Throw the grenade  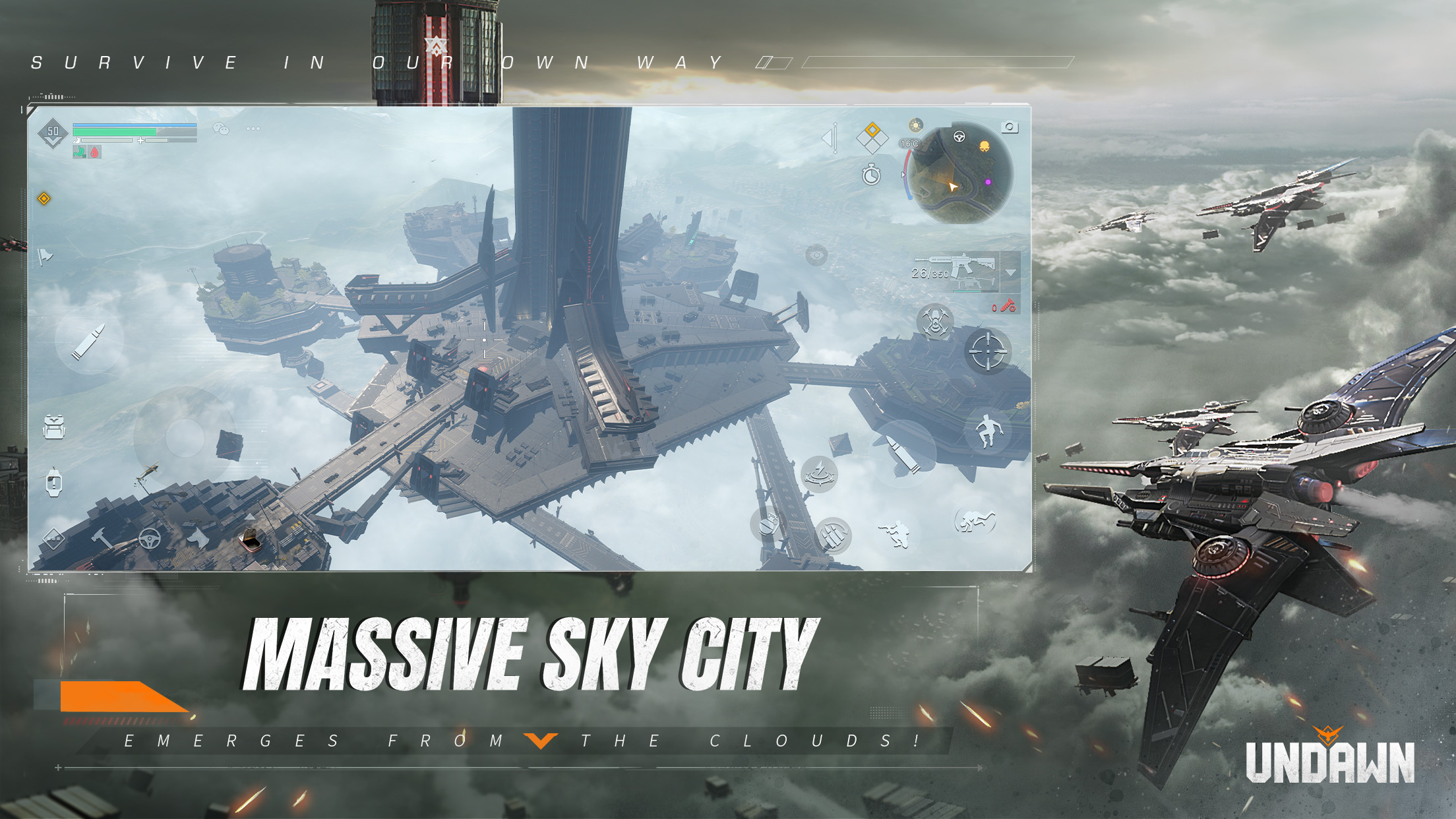point(768,523)
